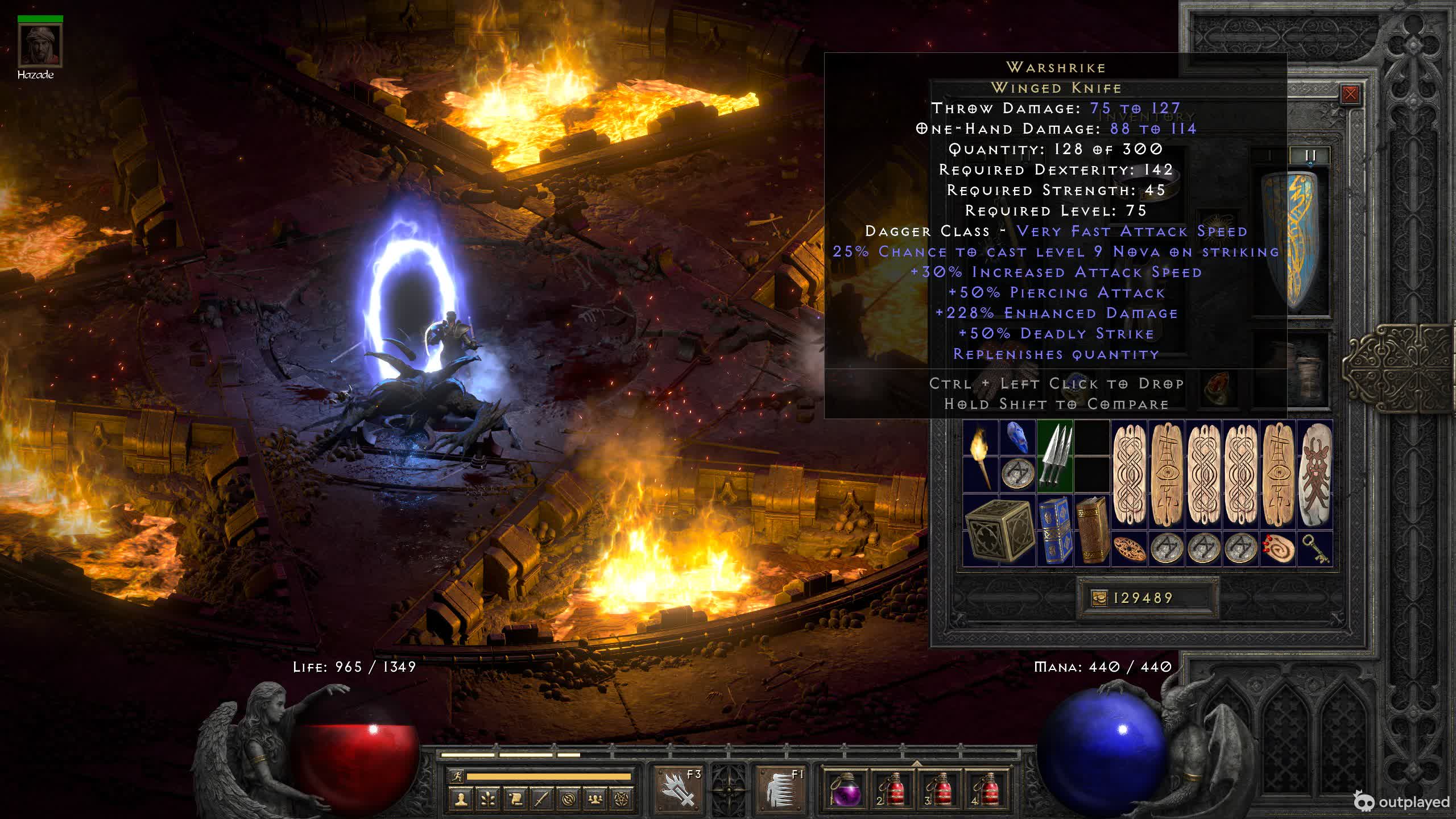This screenshot has height=819, width=1456.
Task: Pick up the Warshrike winged knives
Action: click(x=1054, y=456)
